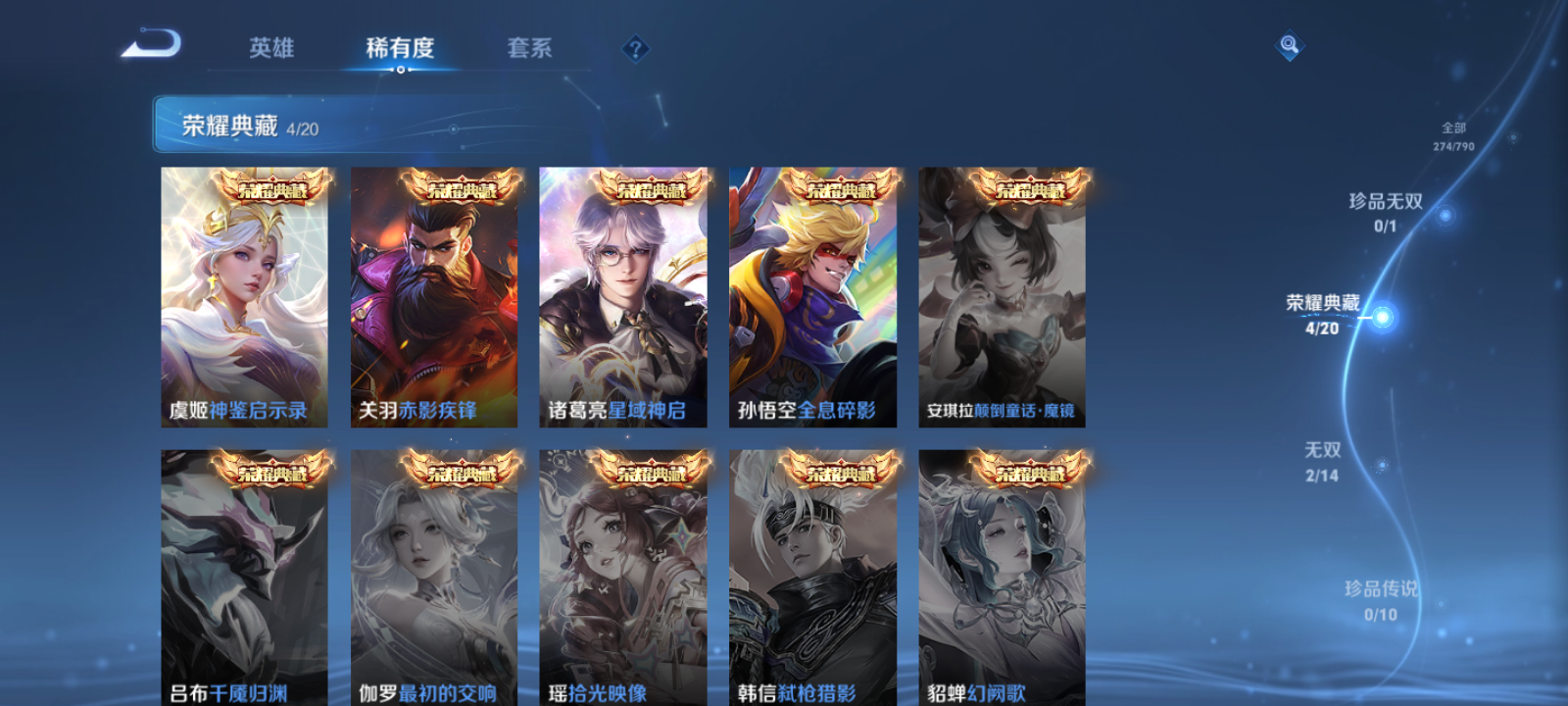Open the 全部 274/790 filter
Screen dimensions: 1568x706
pos(1451,135)
